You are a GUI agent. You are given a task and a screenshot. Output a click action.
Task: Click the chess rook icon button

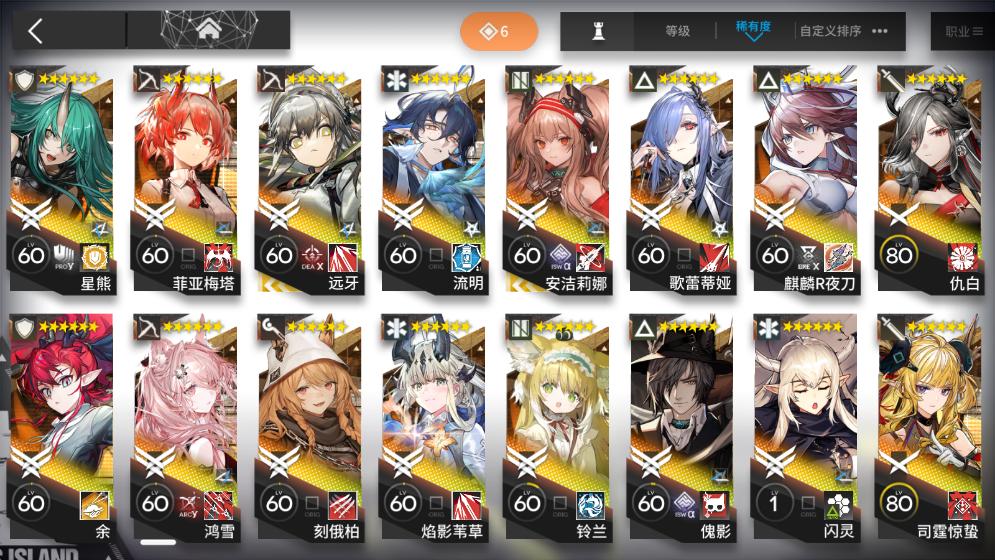click(x=599, y=31)
